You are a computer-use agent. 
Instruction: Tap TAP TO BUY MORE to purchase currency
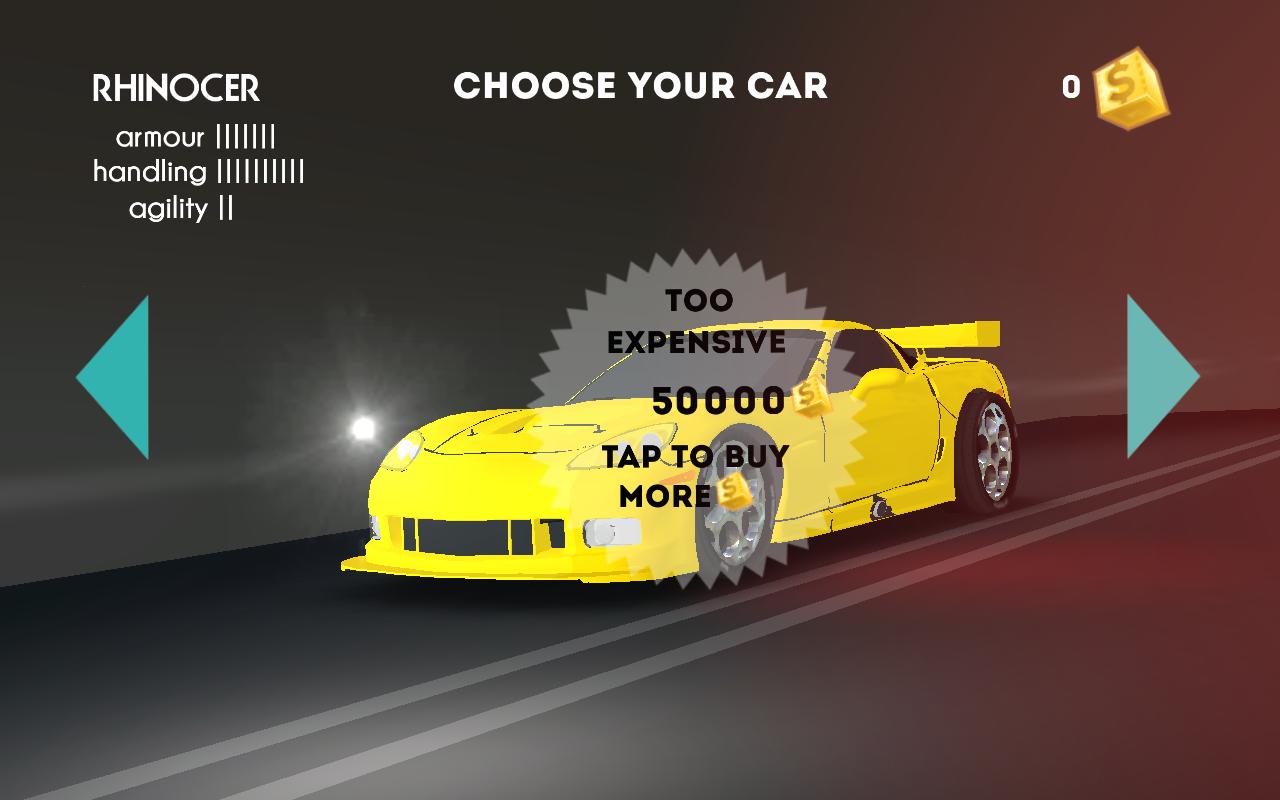tap(692, 475)
